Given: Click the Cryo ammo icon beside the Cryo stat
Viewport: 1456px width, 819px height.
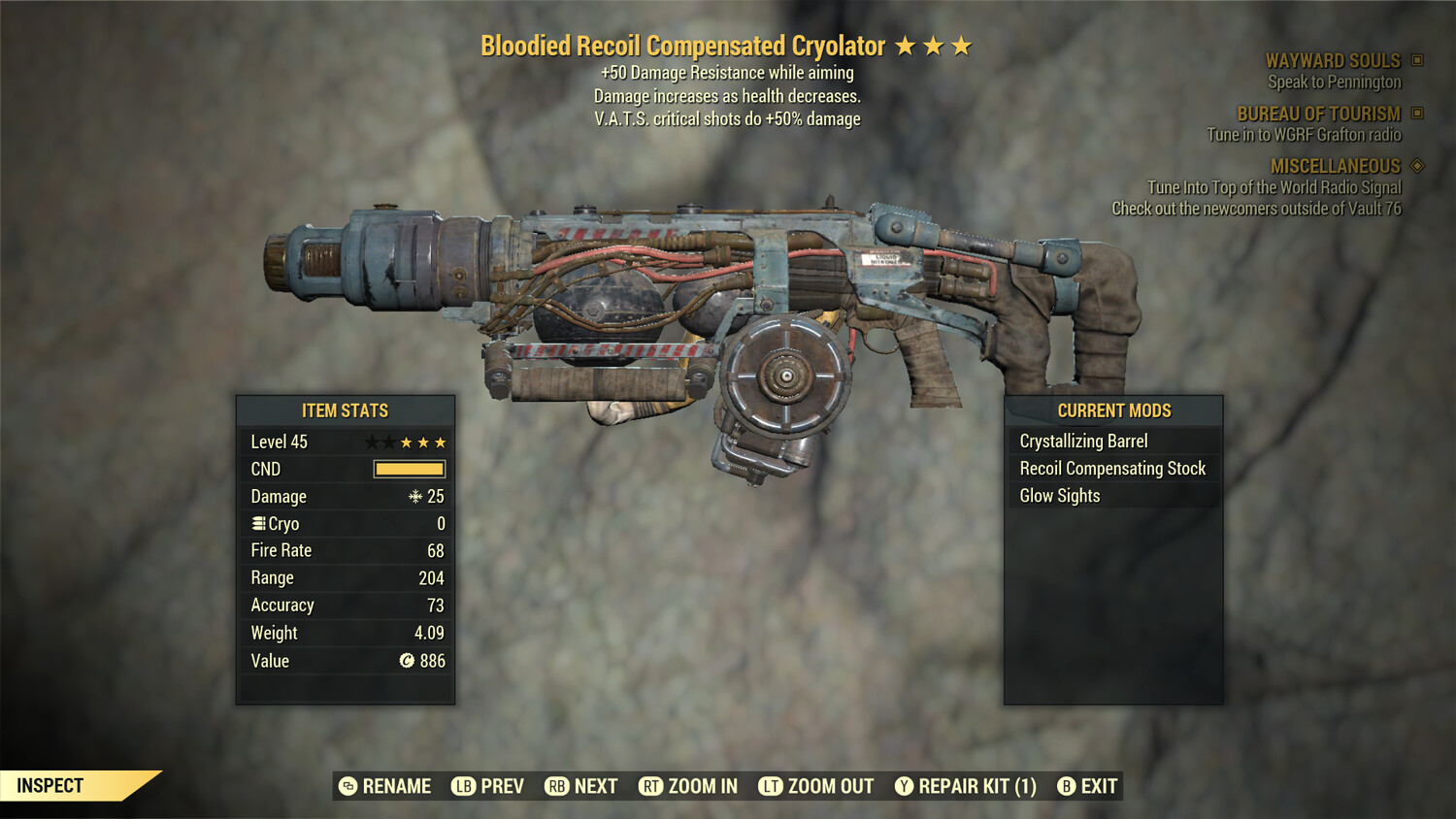Looking at the screenshot, I should click(257, 523).
